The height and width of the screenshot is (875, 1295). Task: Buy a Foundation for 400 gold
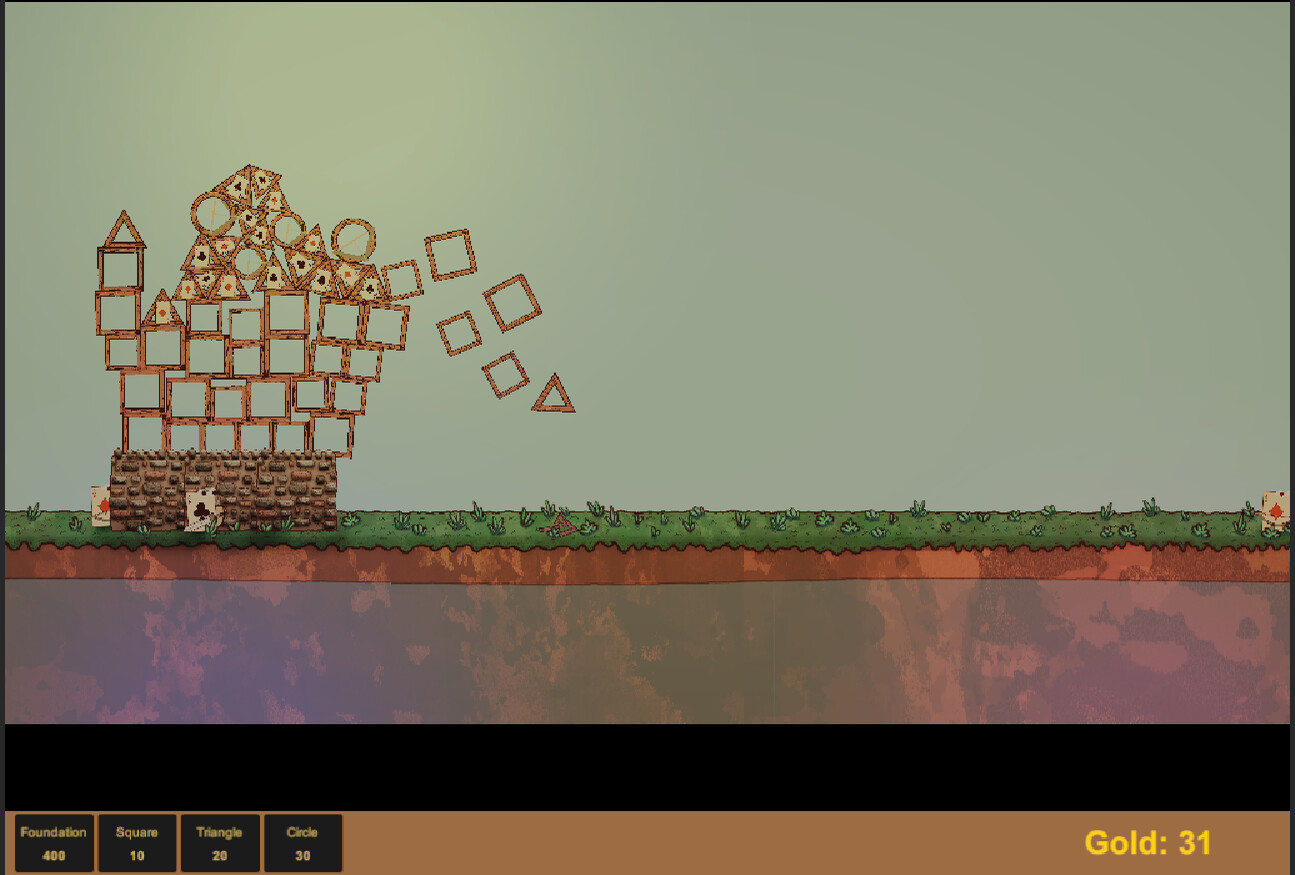tap(54, 843)
